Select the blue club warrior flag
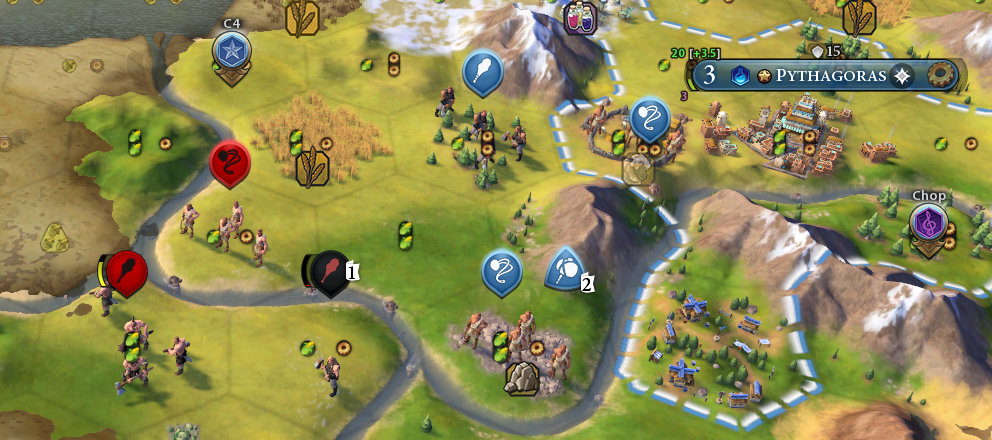The width and height of the screenshot is (992, 440). point(482,71)
